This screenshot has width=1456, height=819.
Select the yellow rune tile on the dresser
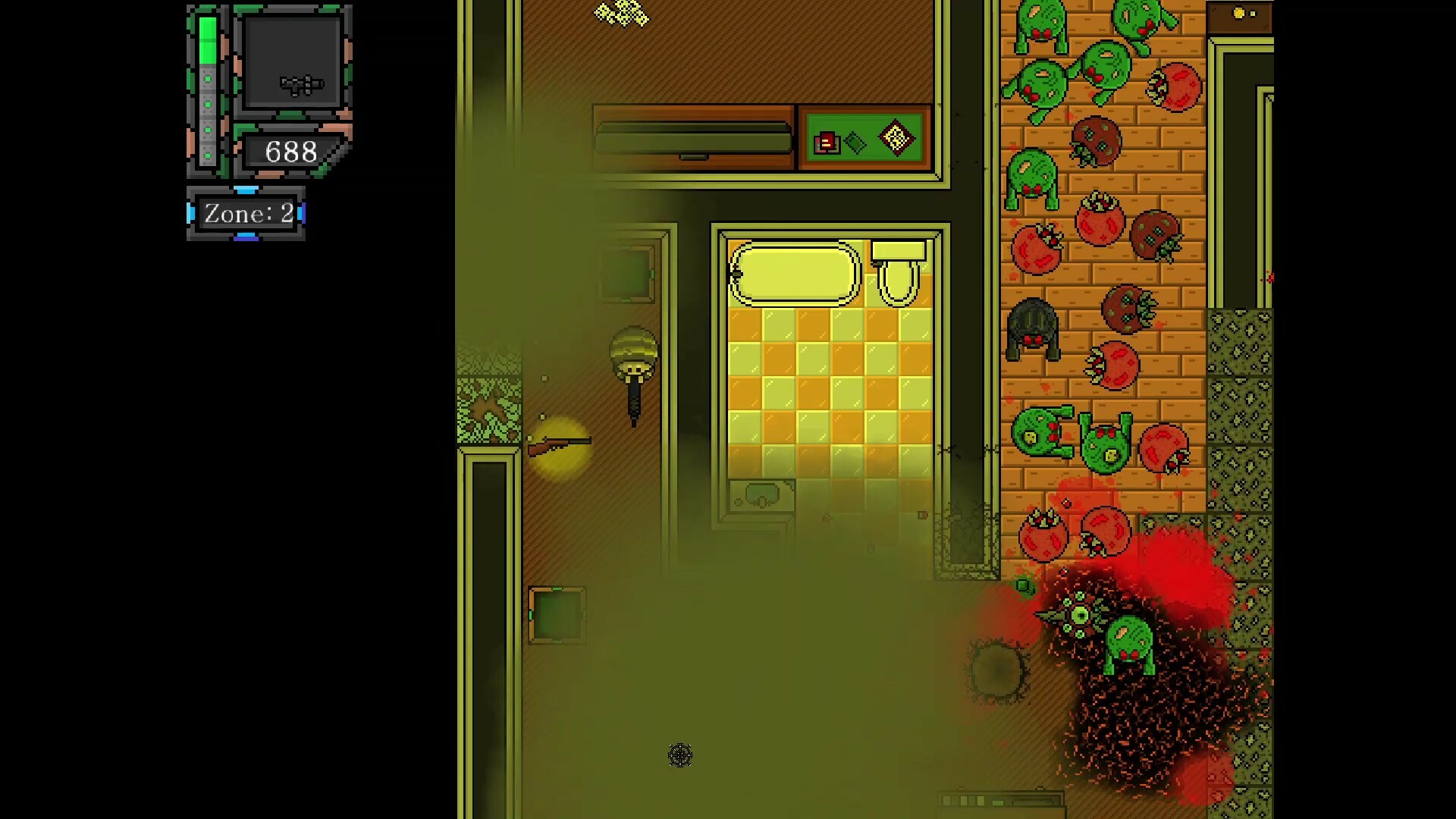(x=897, y=140)
